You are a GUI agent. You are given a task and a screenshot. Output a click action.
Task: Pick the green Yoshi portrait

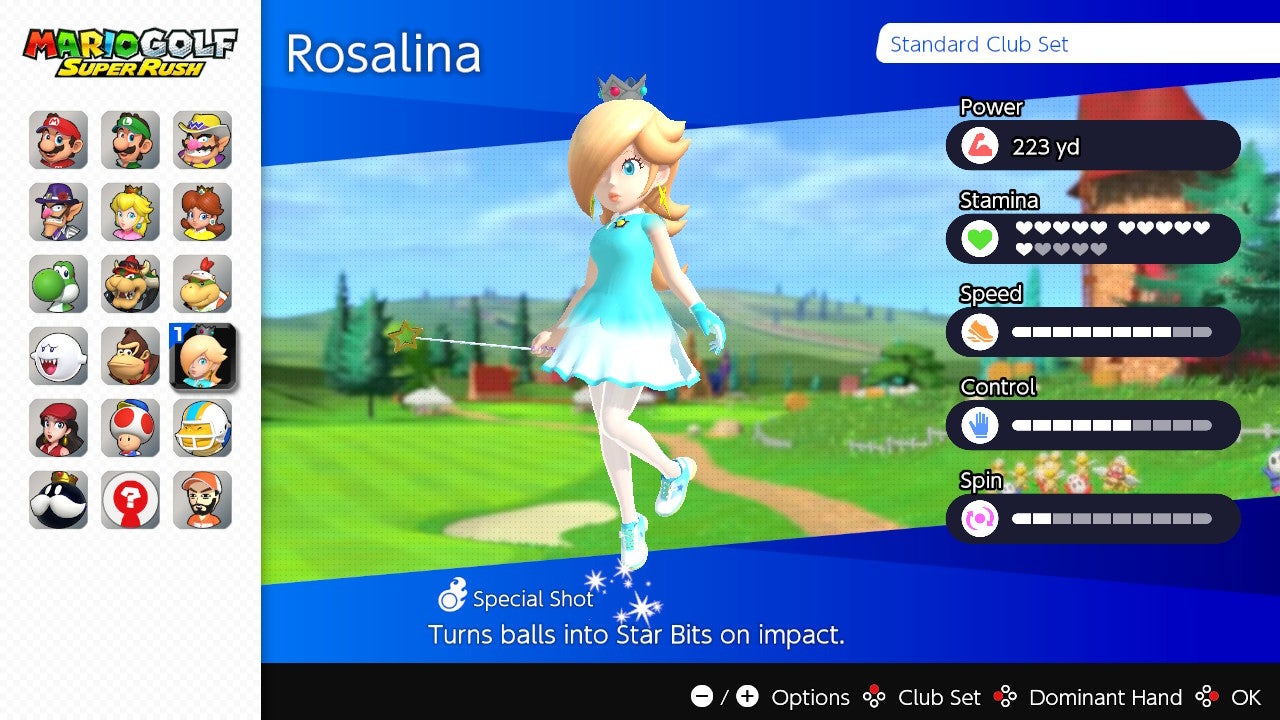(x=58, y=284)
